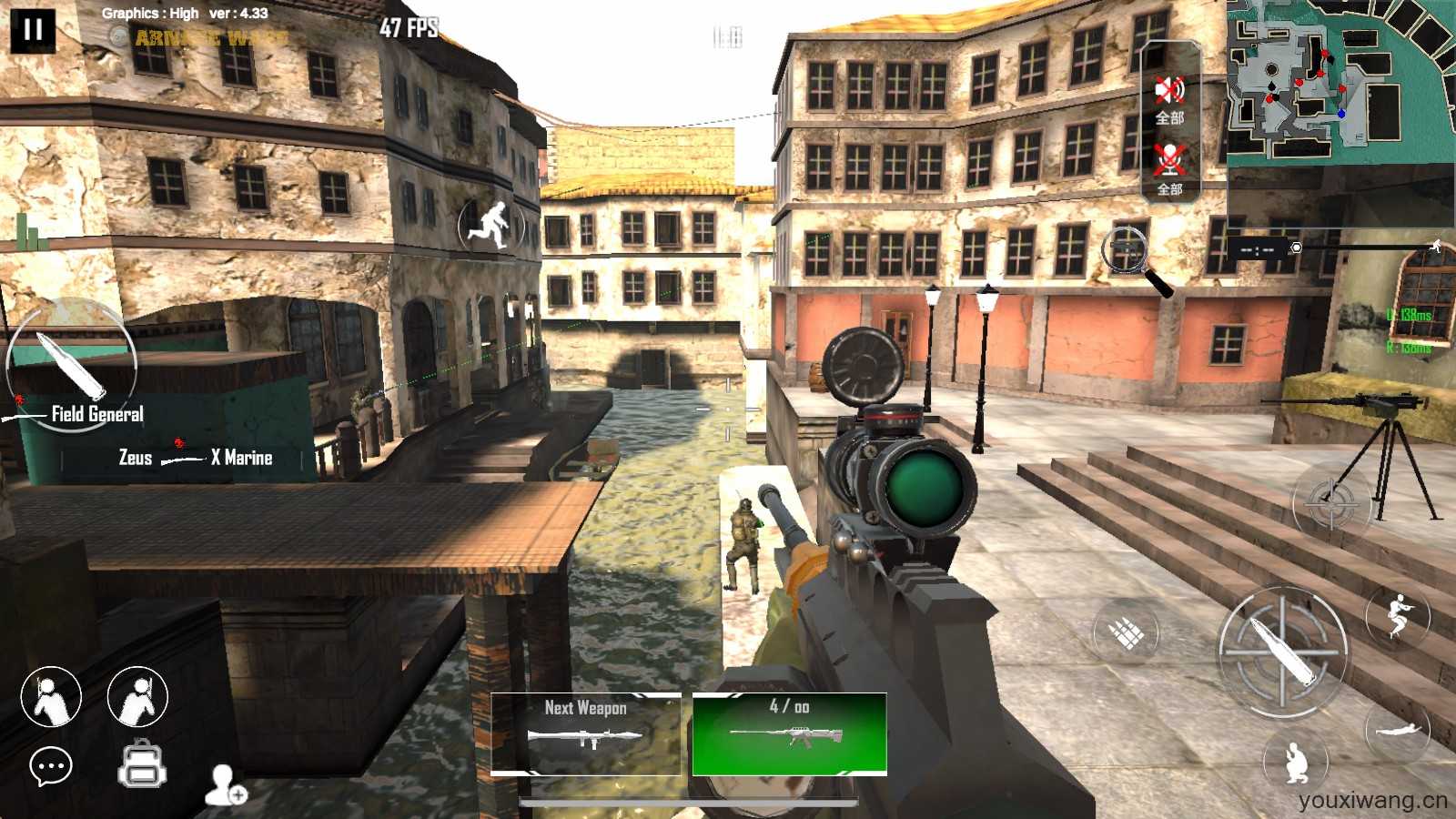Pause the game with the pause button
Image resolution: width=1456 pixels, height=819 pixels.
(x=33, y=30)
